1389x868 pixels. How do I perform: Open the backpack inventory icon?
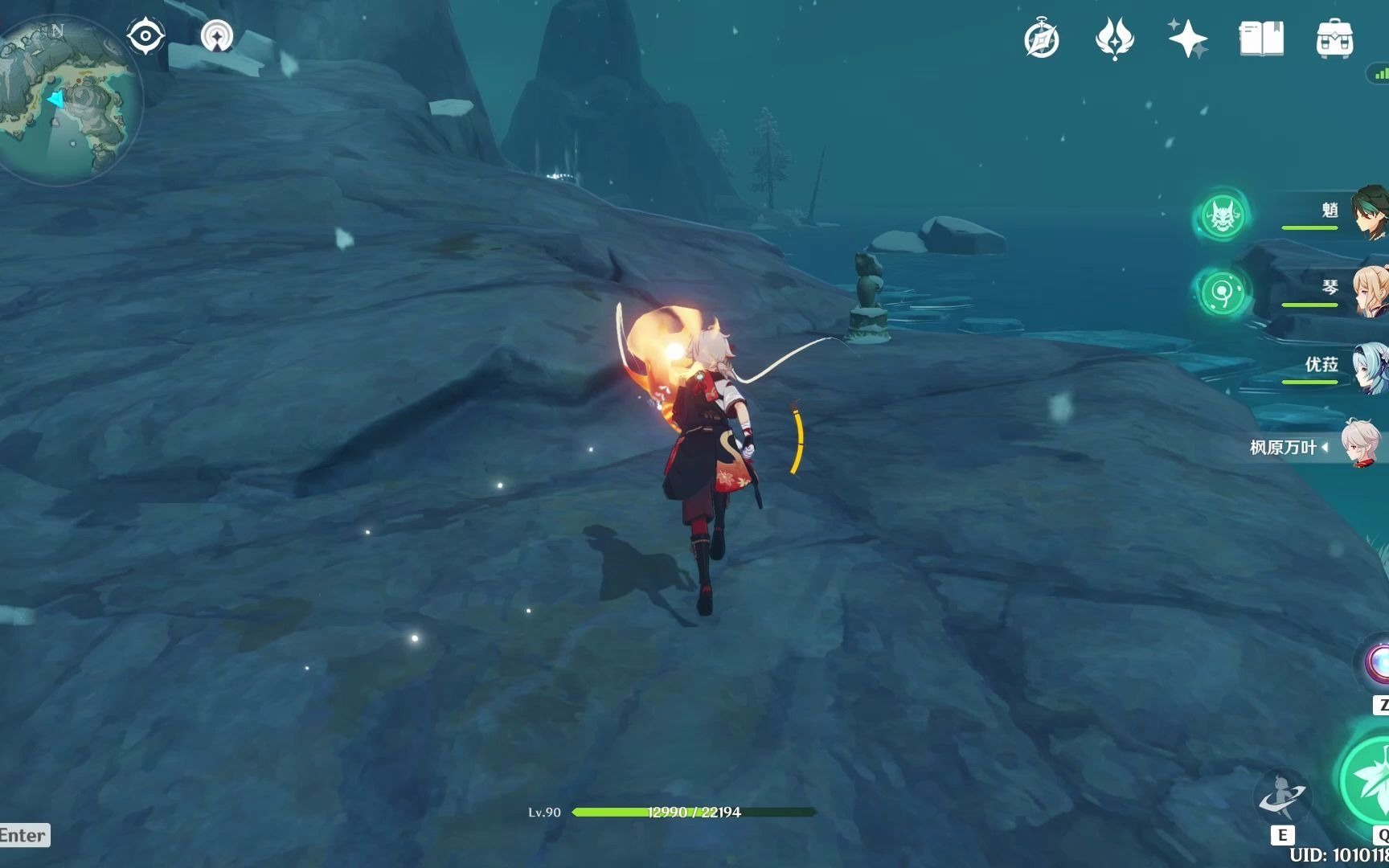(x=1334, y=39)
